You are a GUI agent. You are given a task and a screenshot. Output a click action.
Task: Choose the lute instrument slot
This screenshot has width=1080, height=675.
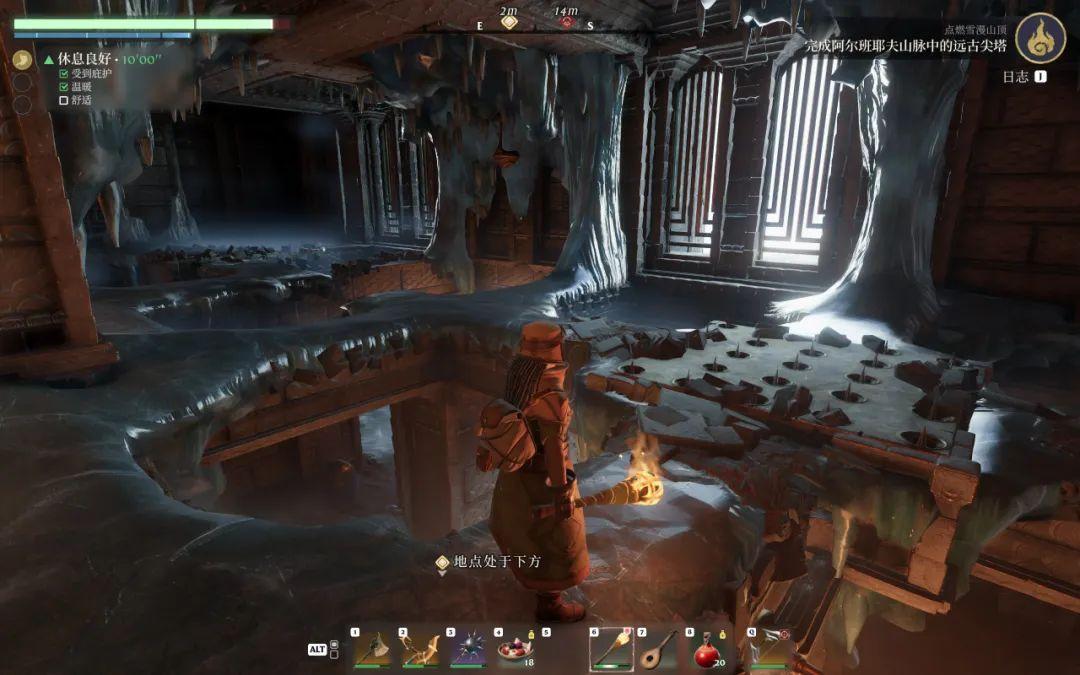coord(659,650)
